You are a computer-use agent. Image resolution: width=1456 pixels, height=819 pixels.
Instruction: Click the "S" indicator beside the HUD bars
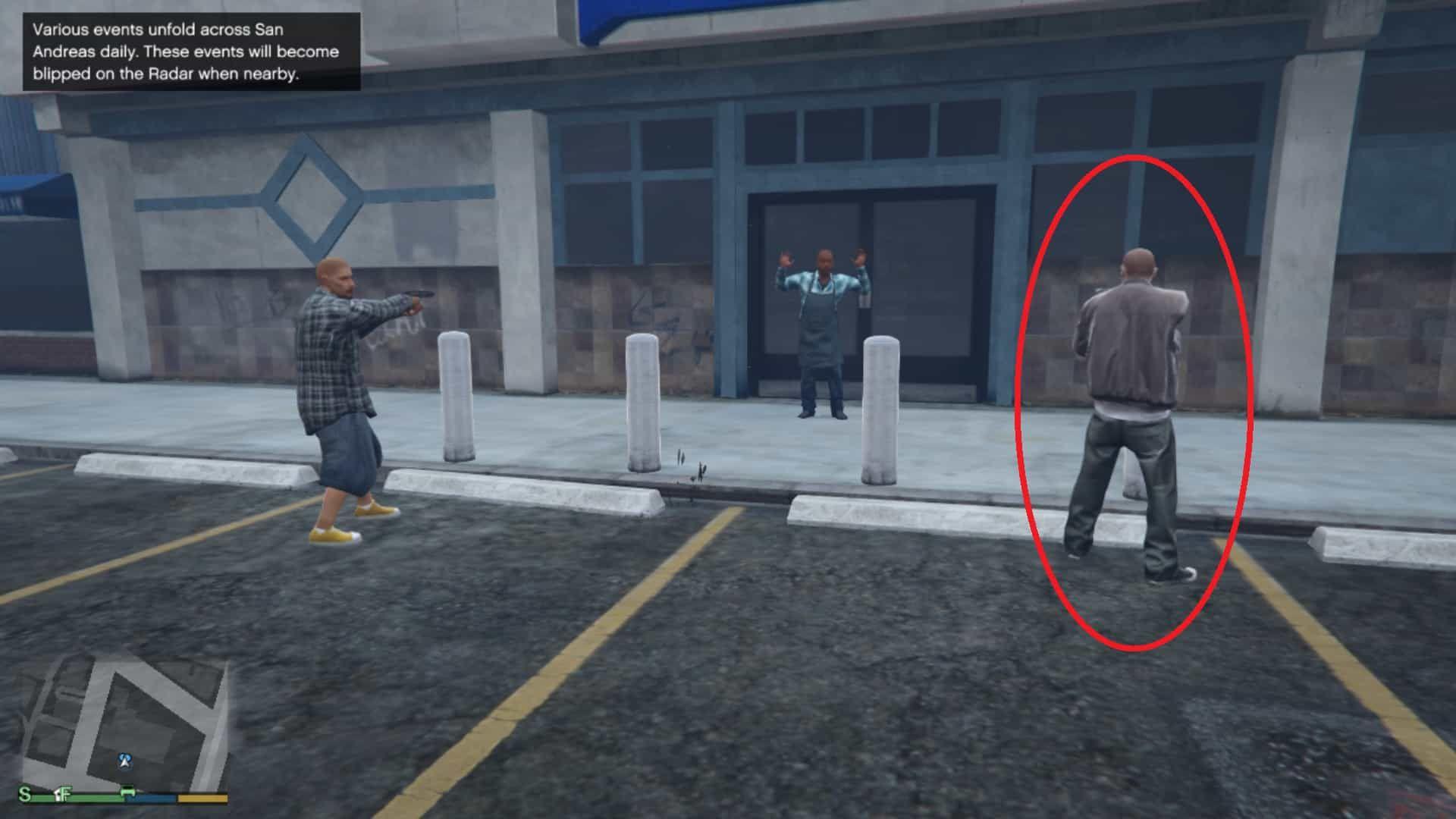coord(25,795)
